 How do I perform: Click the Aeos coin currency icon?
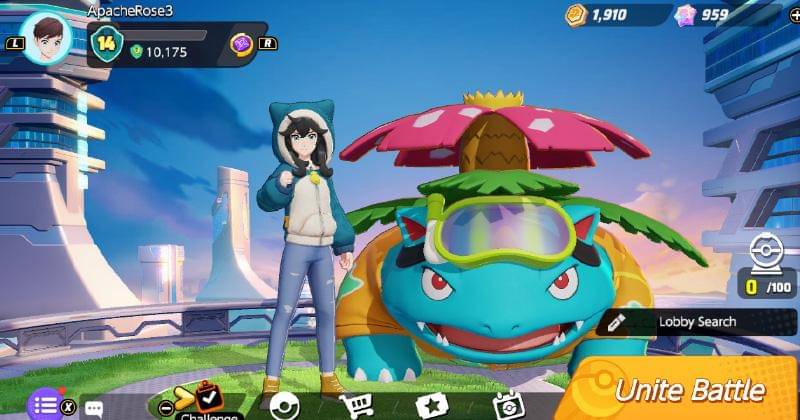coord(575,15)
